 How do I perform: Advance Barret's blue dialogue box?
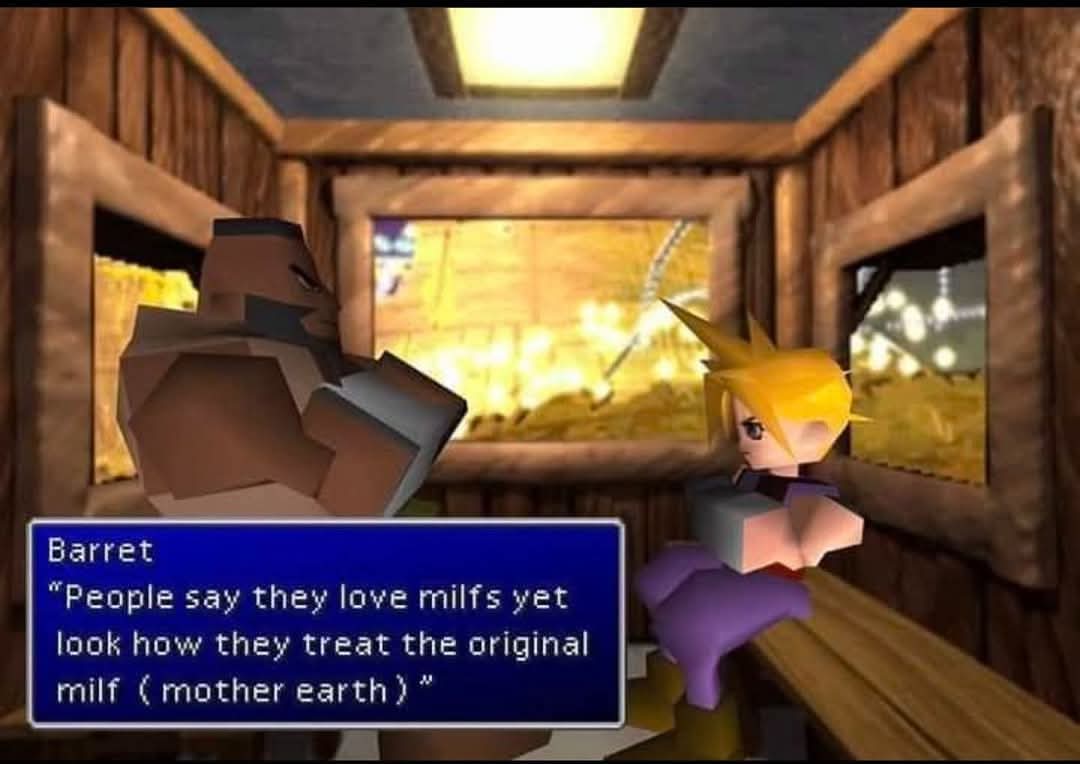pyautogui.click(x=326, y=622)
